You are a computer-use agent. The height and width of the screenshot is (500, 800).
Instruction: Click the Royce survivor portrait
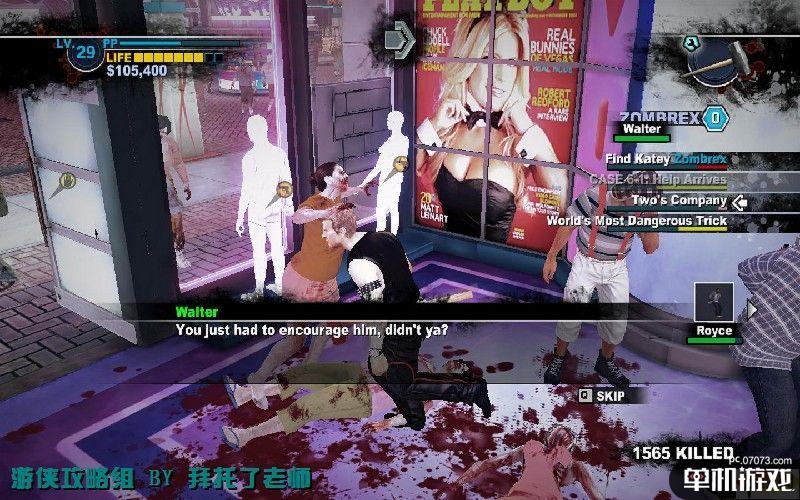[715, 303]
